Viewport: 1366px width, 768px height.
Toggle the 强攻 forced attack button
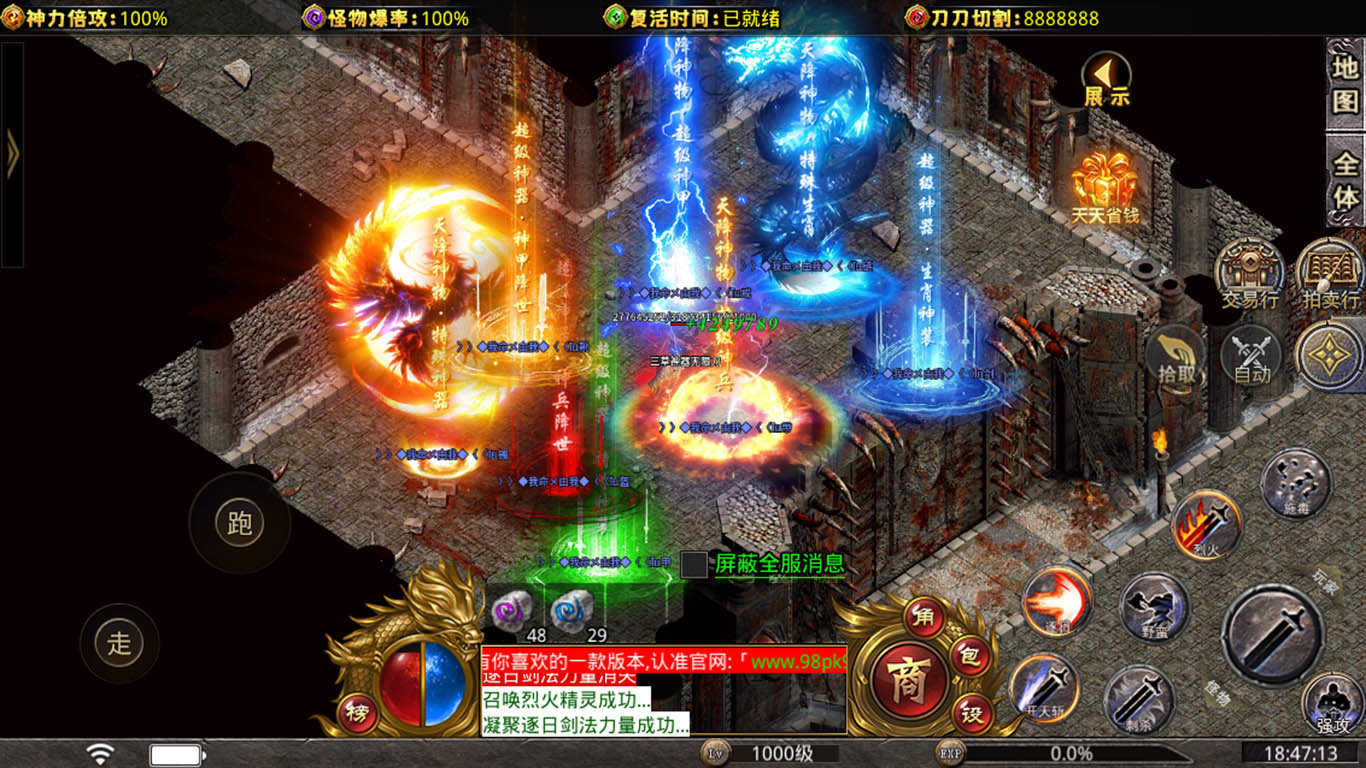(1333, 703)
